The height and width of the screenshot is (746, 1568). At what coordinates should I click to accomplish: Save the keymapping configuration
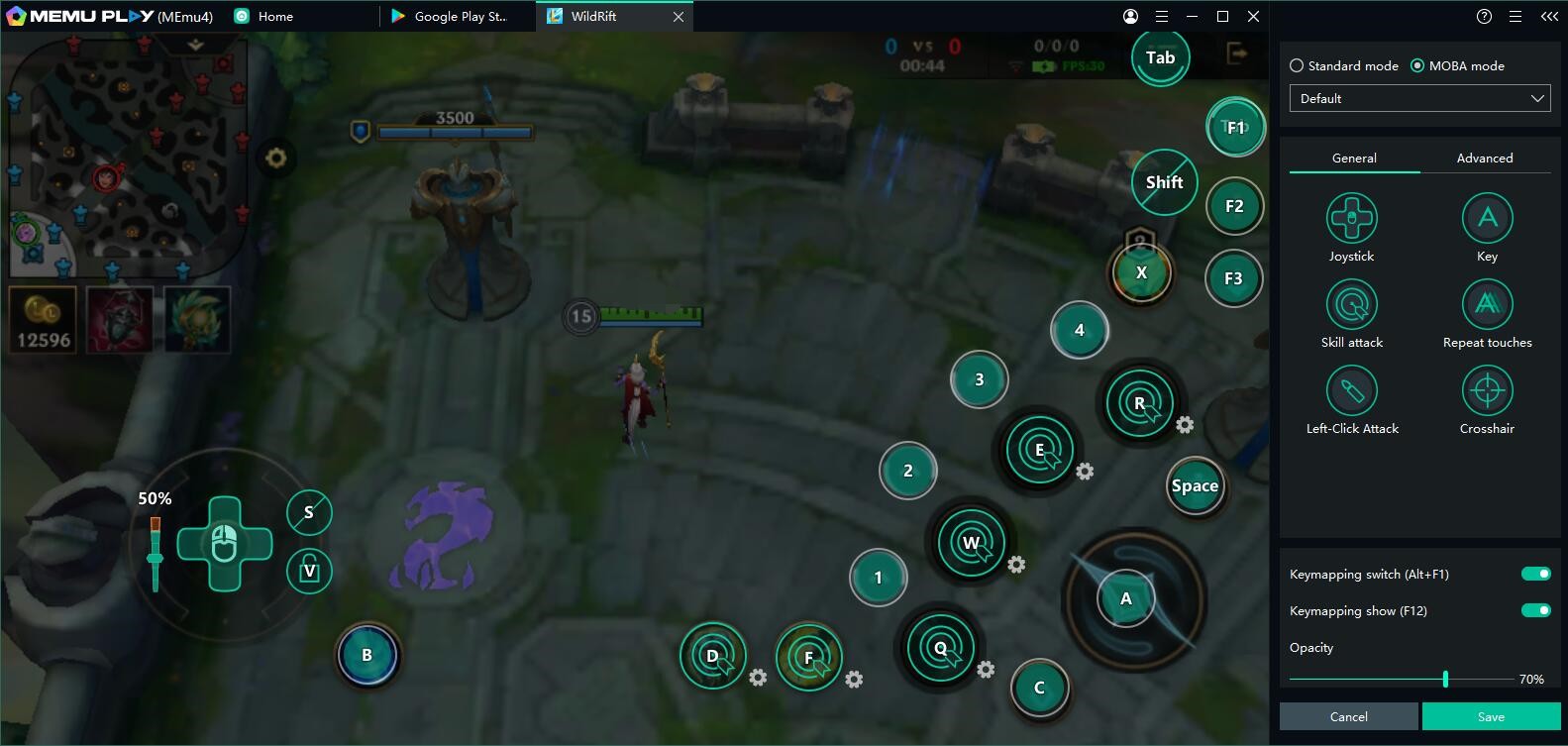pos(1491,716)
